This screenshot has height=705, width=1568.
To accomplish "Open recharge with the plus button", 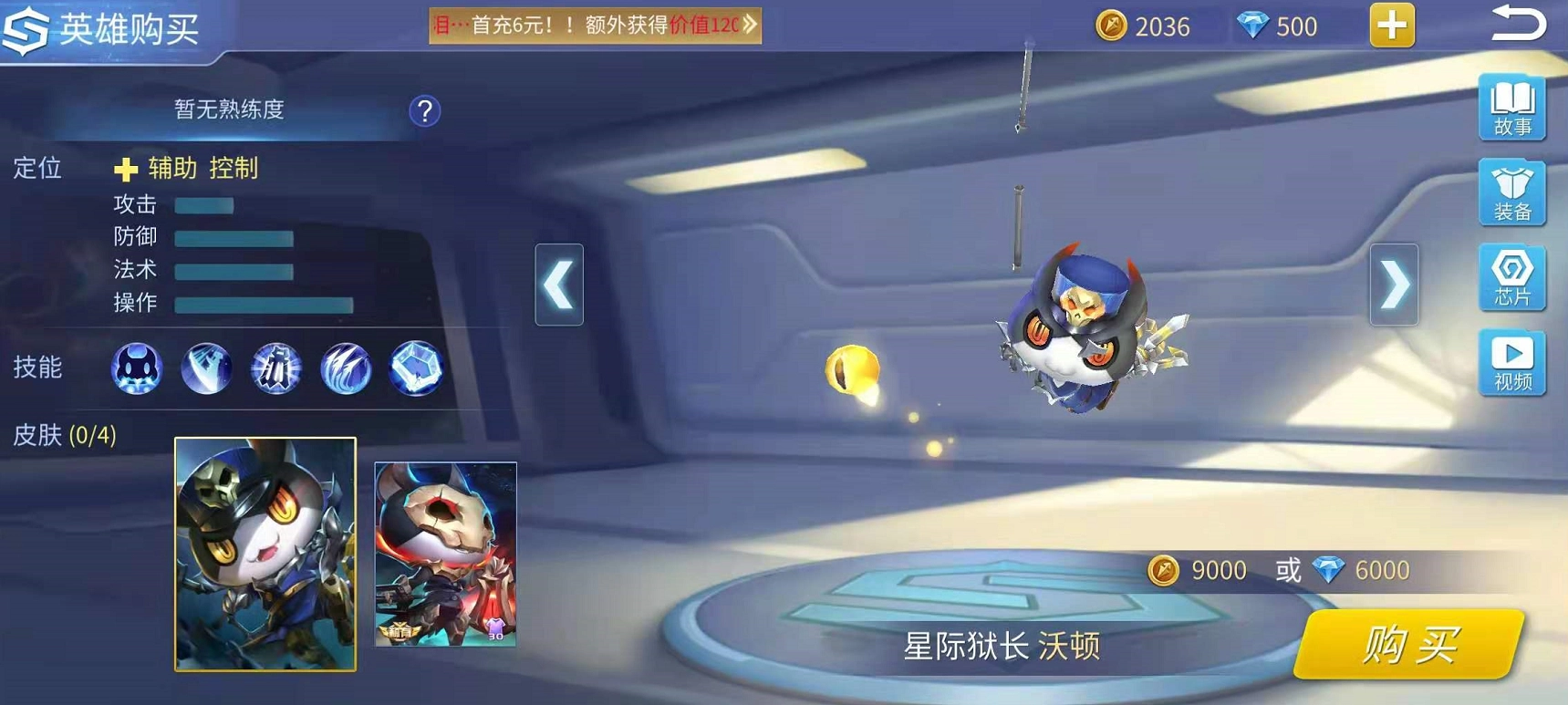I will click(1390, 26).
